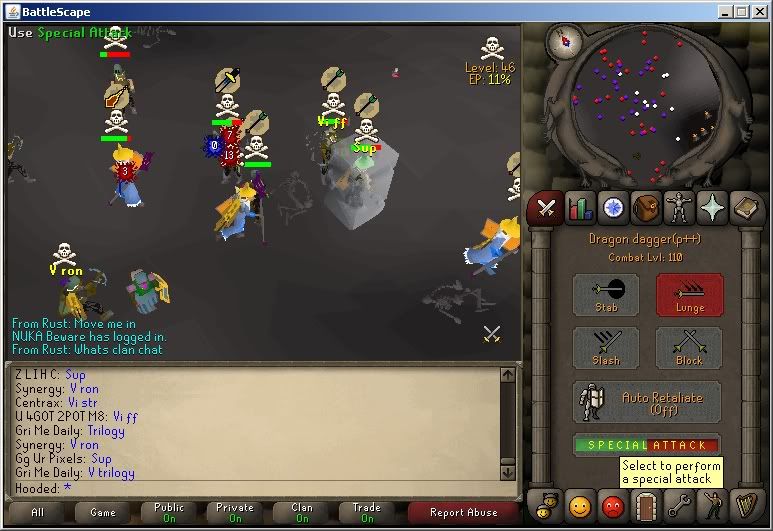
Task: Open the inventory backpack tab
Action: pyautogui.click(x=647, y=207)
